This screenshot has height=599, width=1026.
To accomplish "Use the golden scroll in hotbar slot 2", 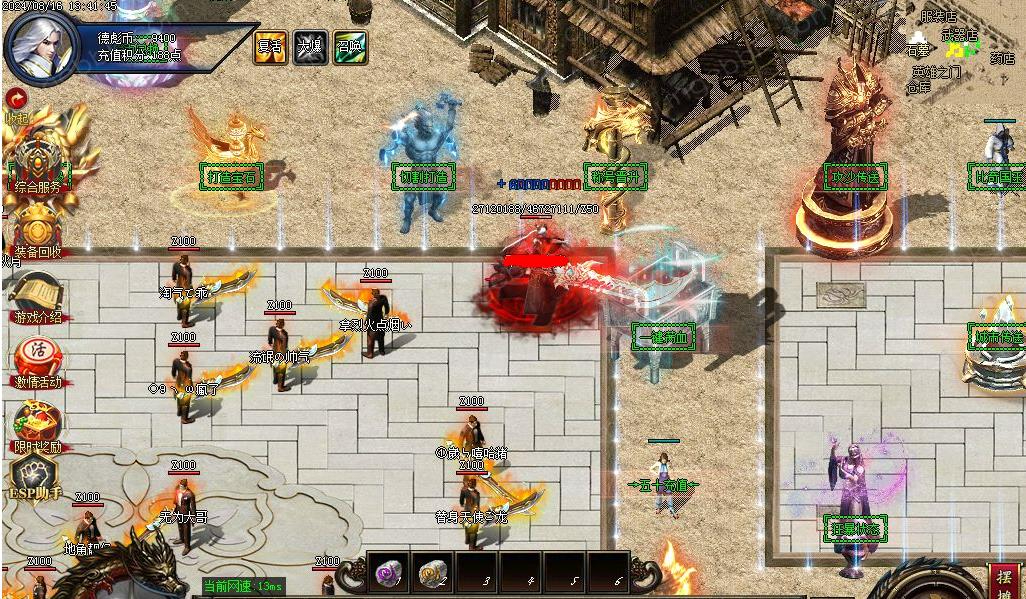I will click(431, 573).
